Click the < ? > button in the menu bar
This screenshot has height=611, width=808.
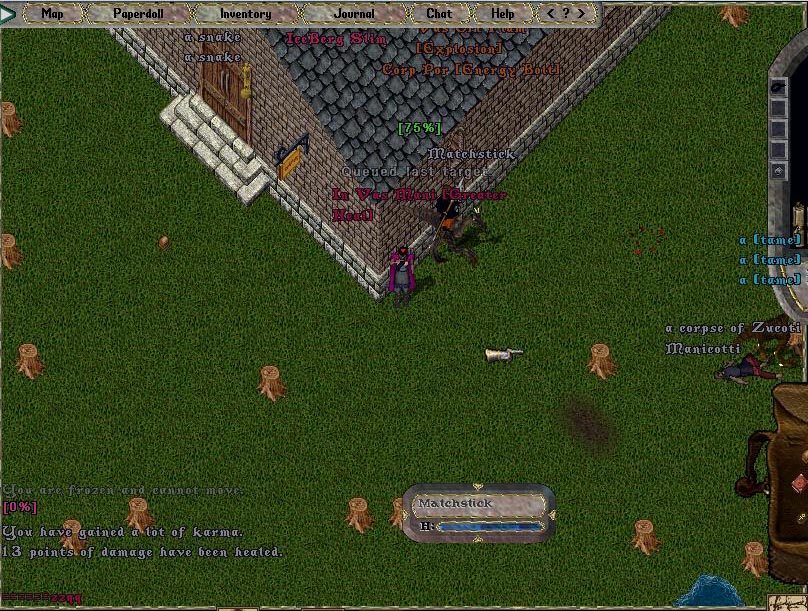[x=567, y=14]
